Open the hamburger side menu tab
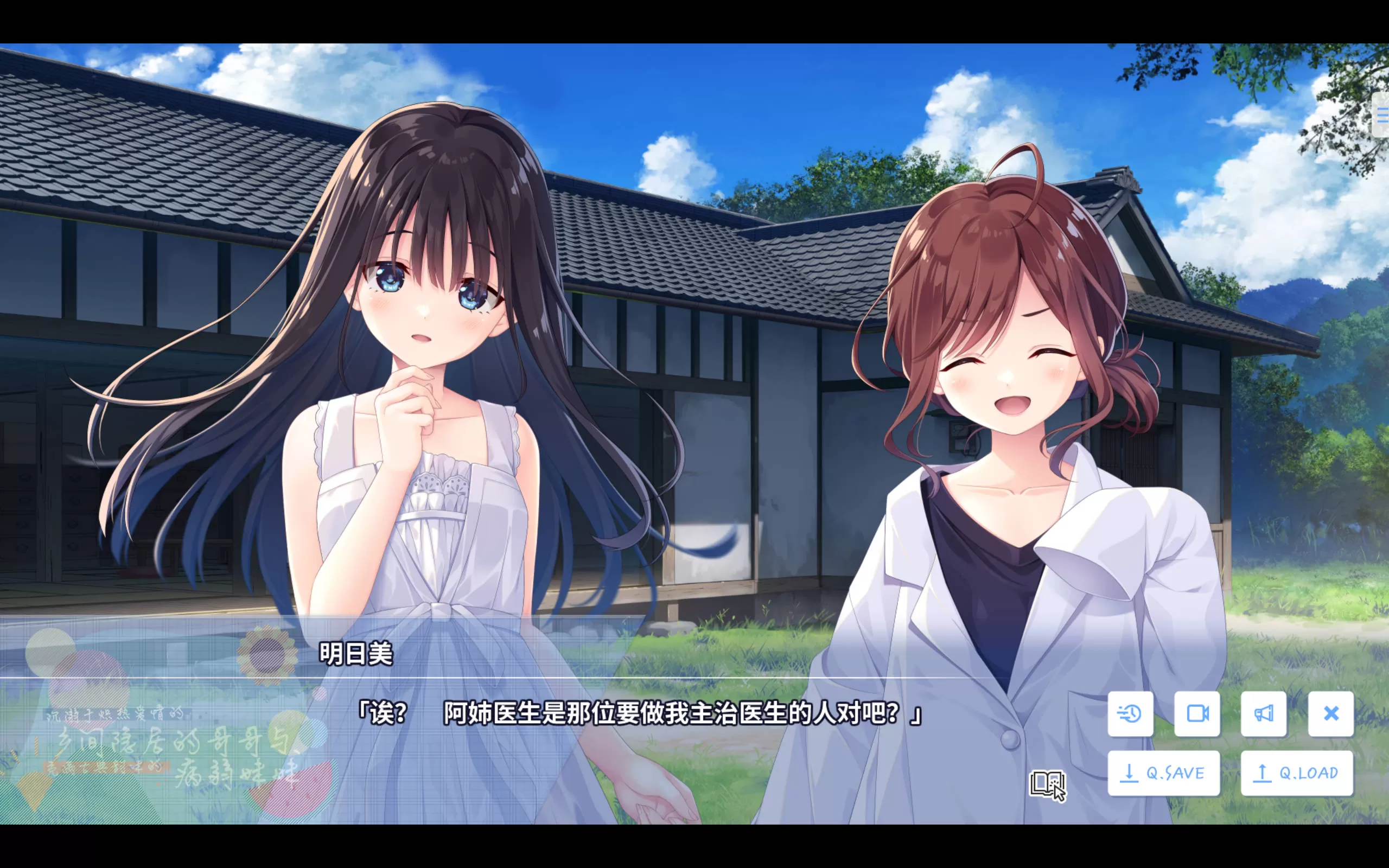1389x868 pixels. tap(1381, 116)
